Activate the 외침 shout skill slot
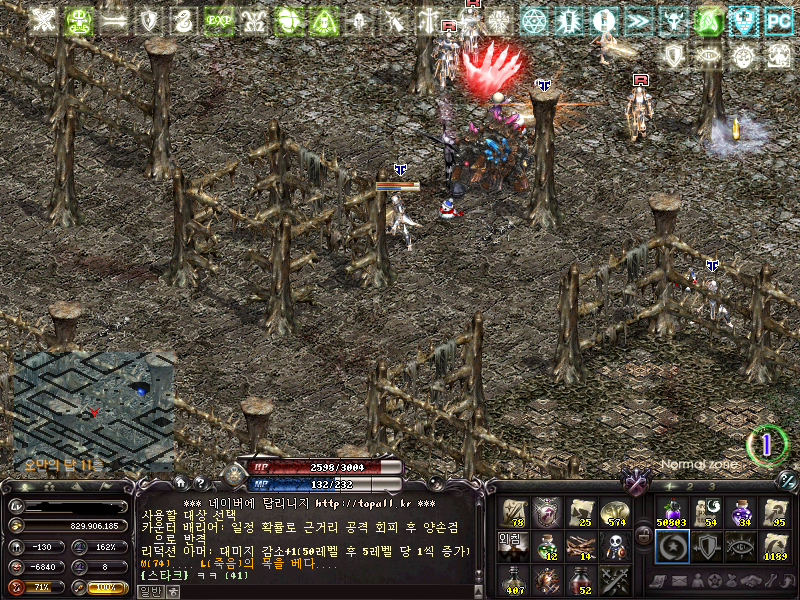800x600 pixels. [512, 546]
